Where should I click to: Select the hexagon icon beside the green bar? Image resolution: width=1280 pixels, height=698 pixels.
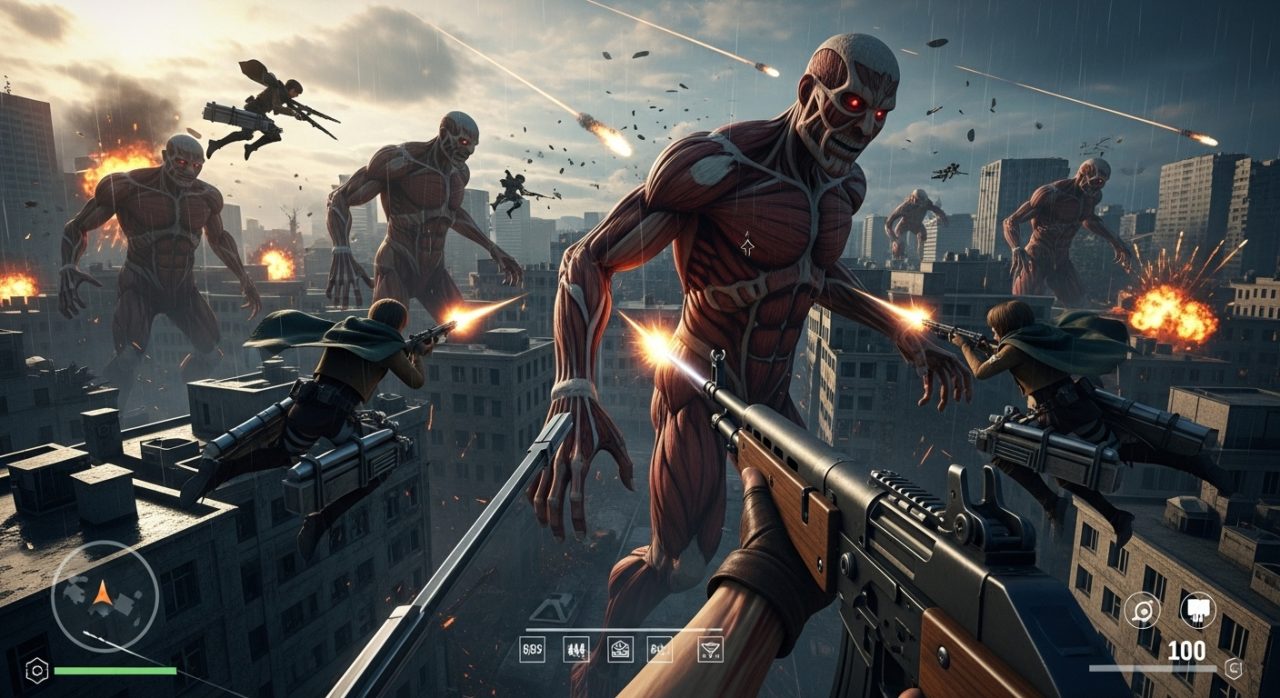(36, 670)
